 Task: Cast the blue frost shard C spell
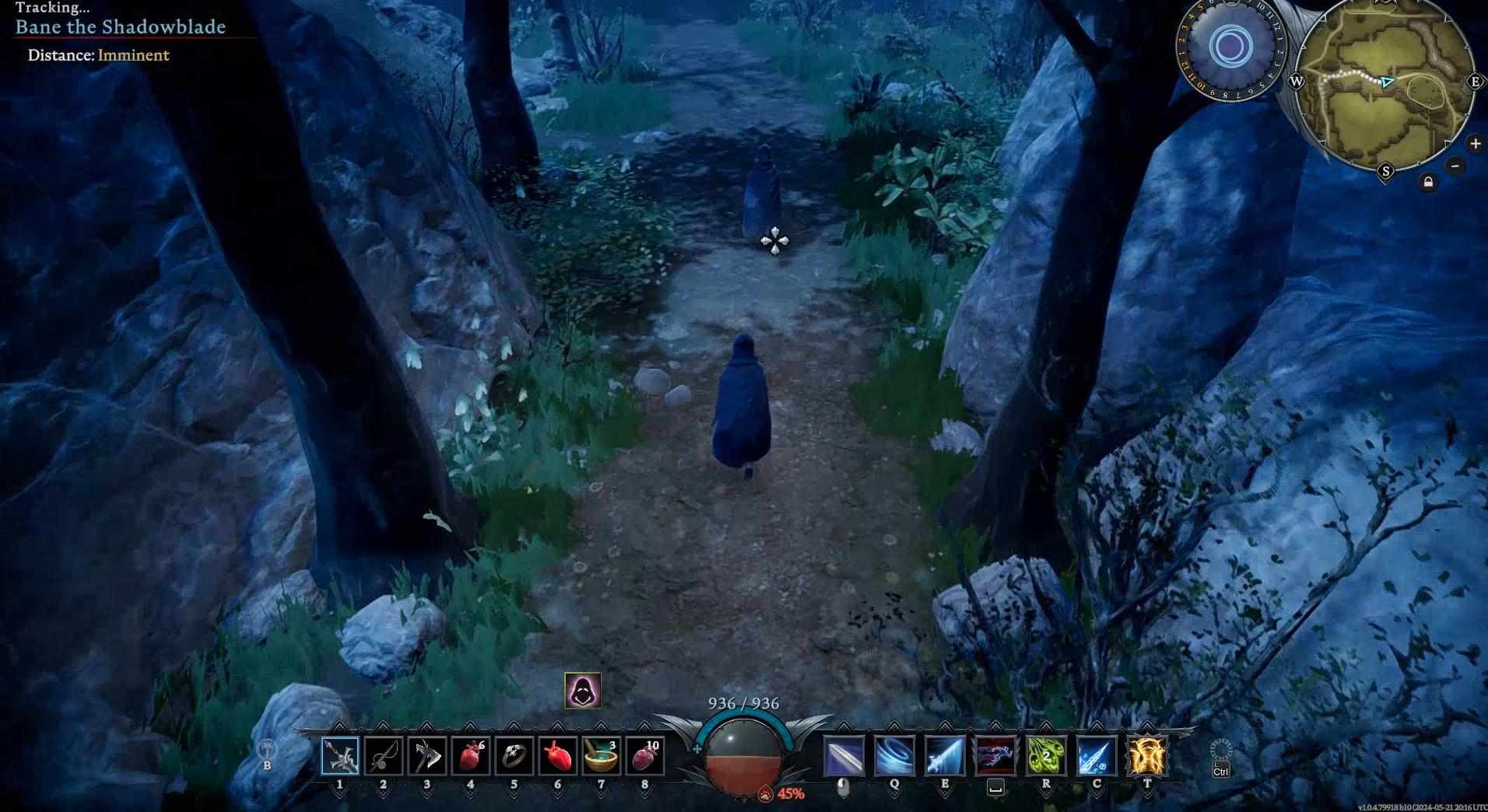(x=1097, y=756)
